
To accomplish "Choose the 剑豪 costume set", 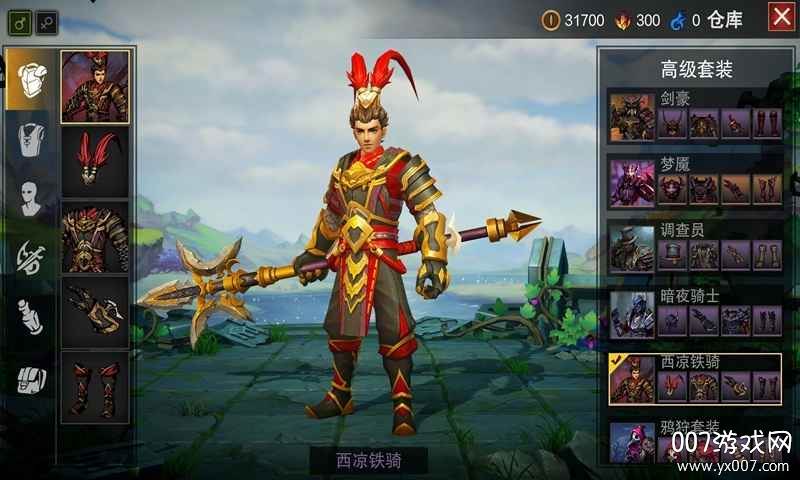I will click(695, 116).
